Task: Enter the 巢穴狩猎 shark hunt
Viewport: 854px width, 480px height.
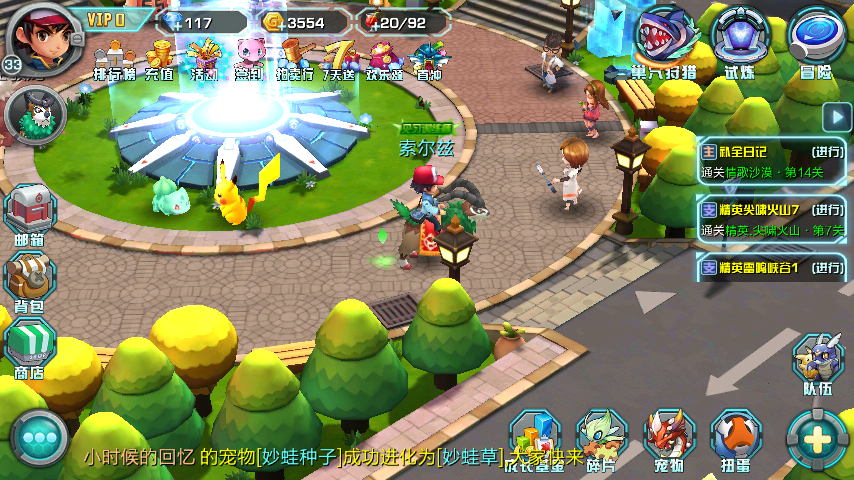Action: click(667, 42)
